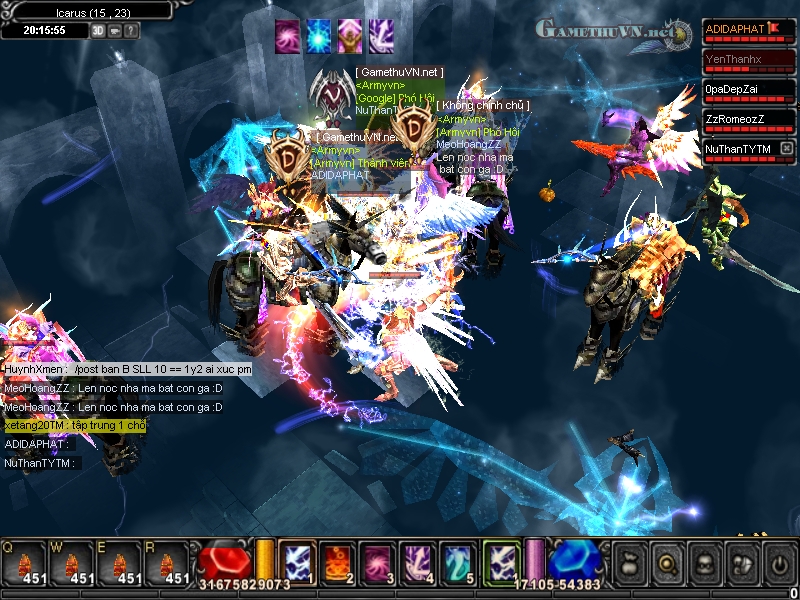
Task: Click the X button on NuThanTYTM's party row
Action: [x=786, y=149]
